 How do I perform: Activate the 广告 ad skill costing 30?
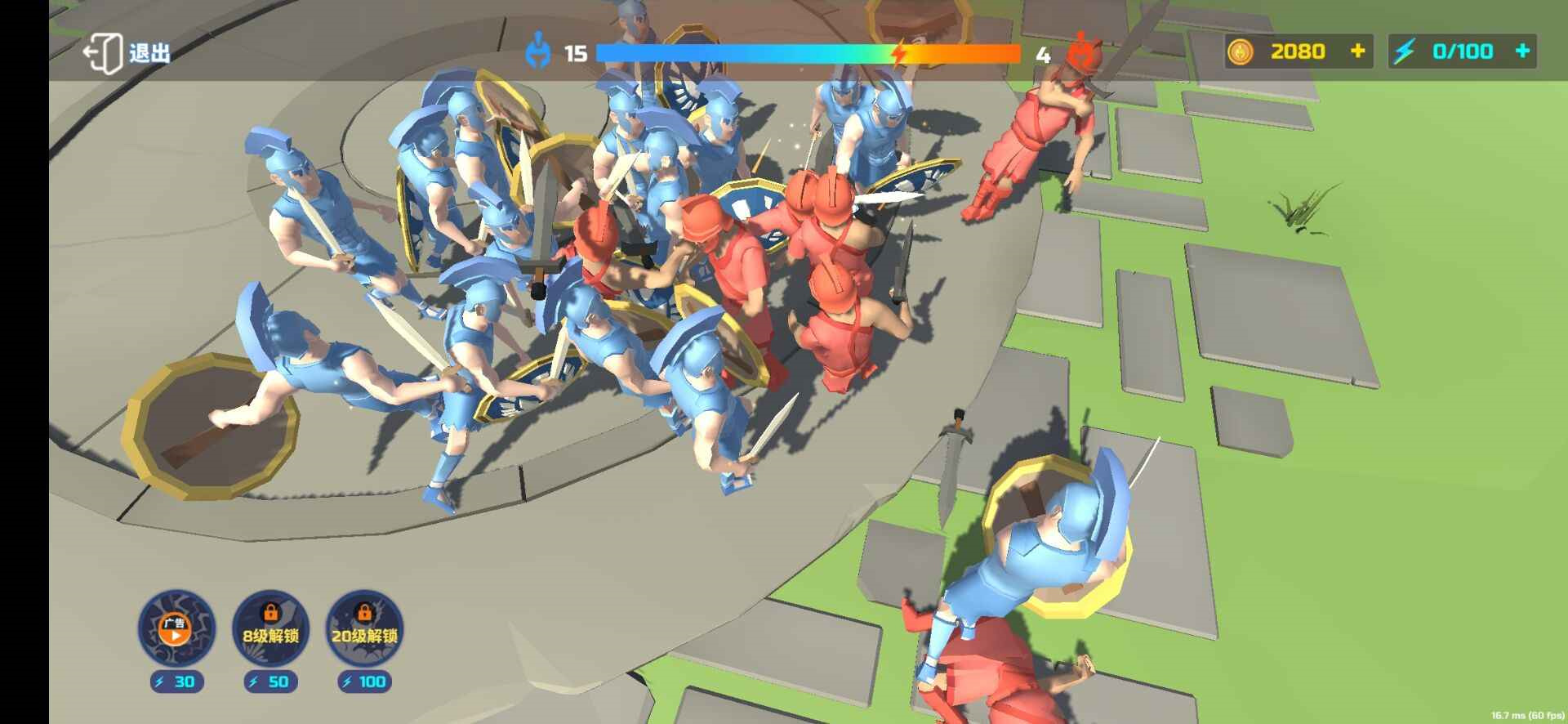point(176,628)
